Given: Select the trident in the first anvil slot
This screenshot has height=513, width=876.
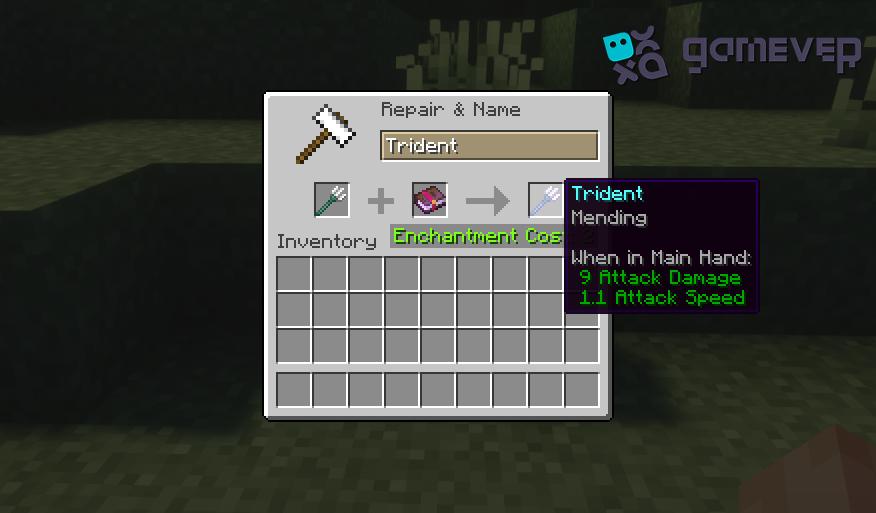Looking at the screenshot, I should coord(331,200).
